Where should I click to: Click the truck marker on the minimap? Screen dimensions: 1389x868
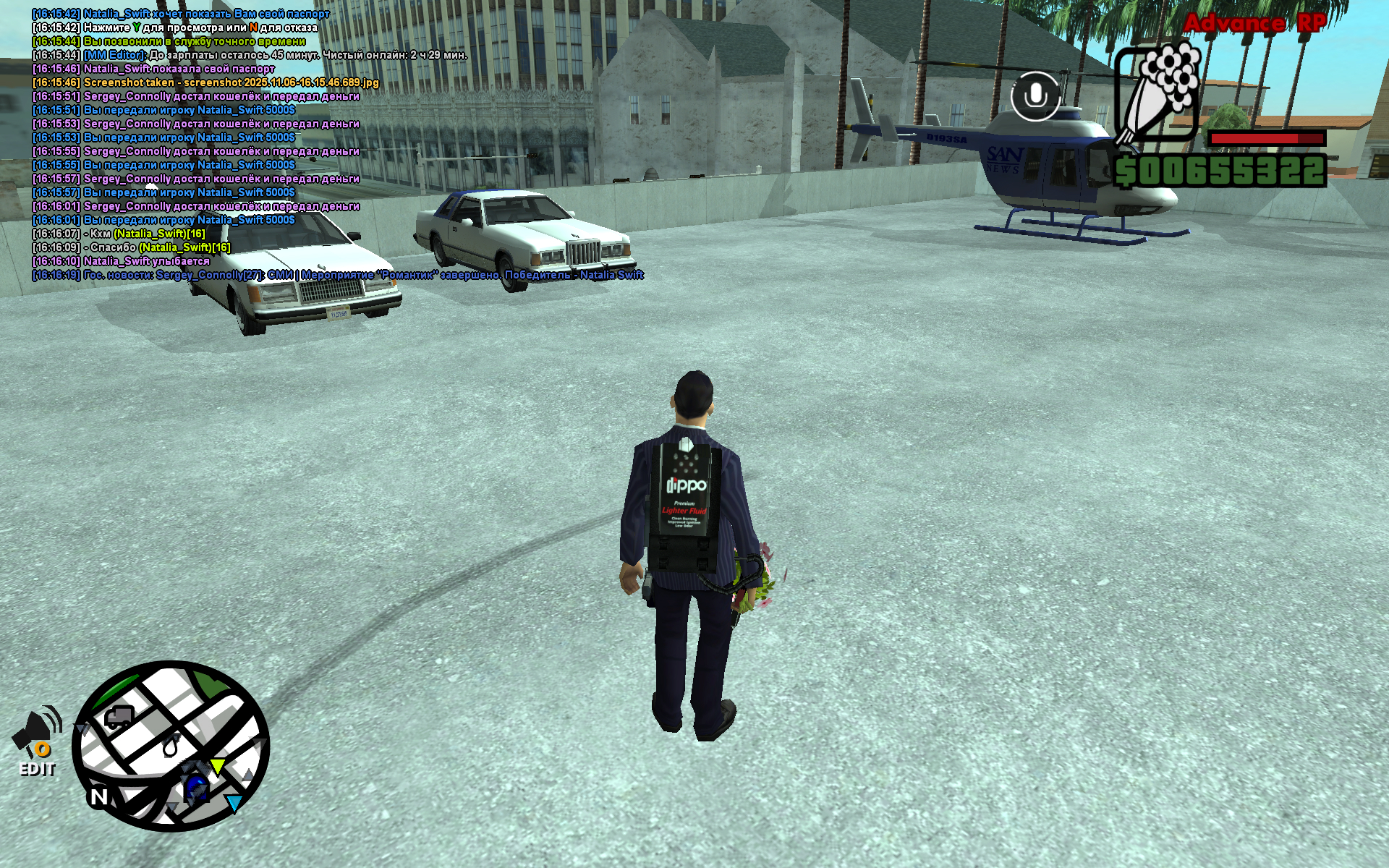tap(118, 717)
